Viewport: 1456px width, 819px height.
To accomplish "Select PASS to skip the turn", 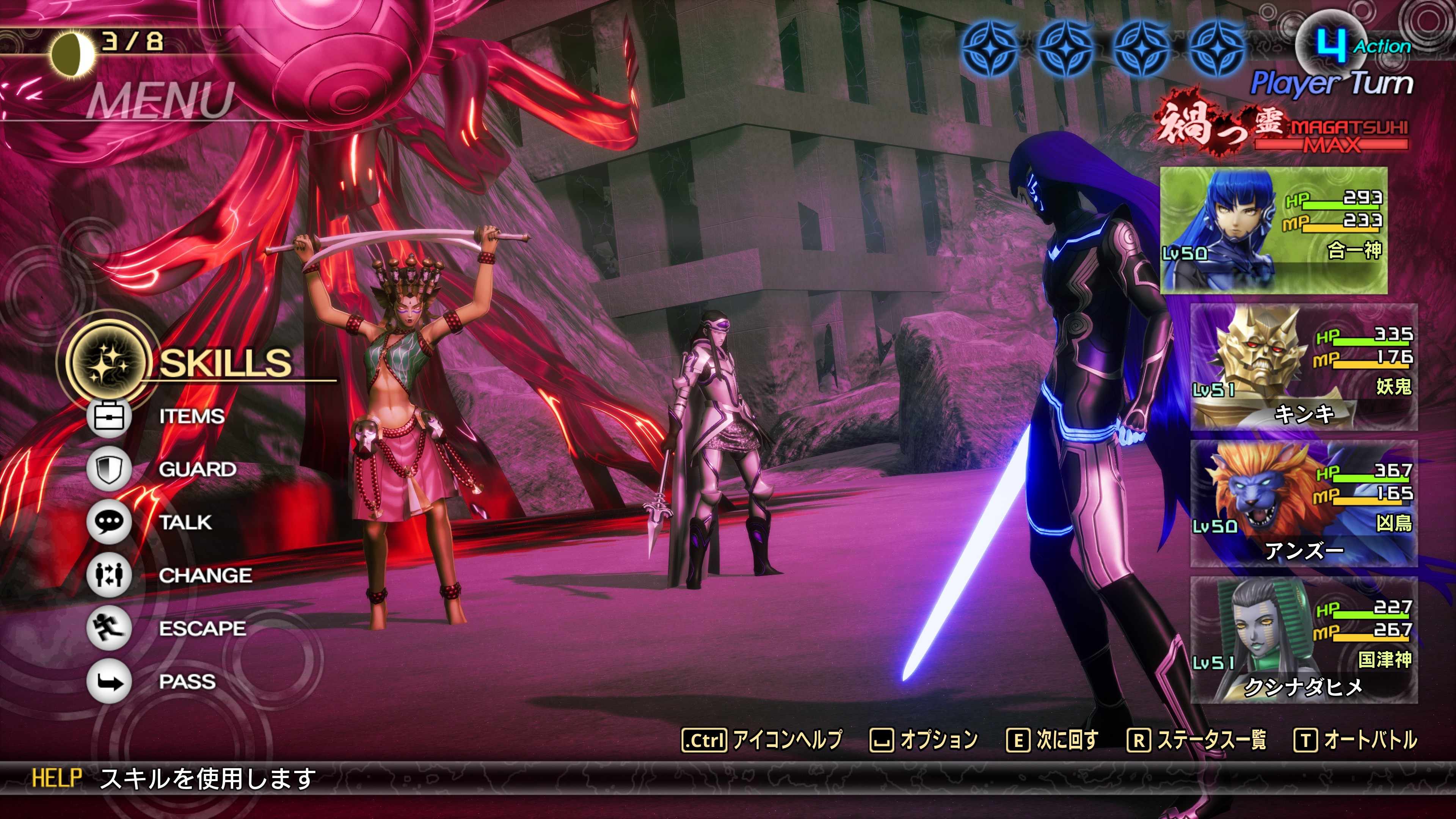I will click(x=187, y=682).
